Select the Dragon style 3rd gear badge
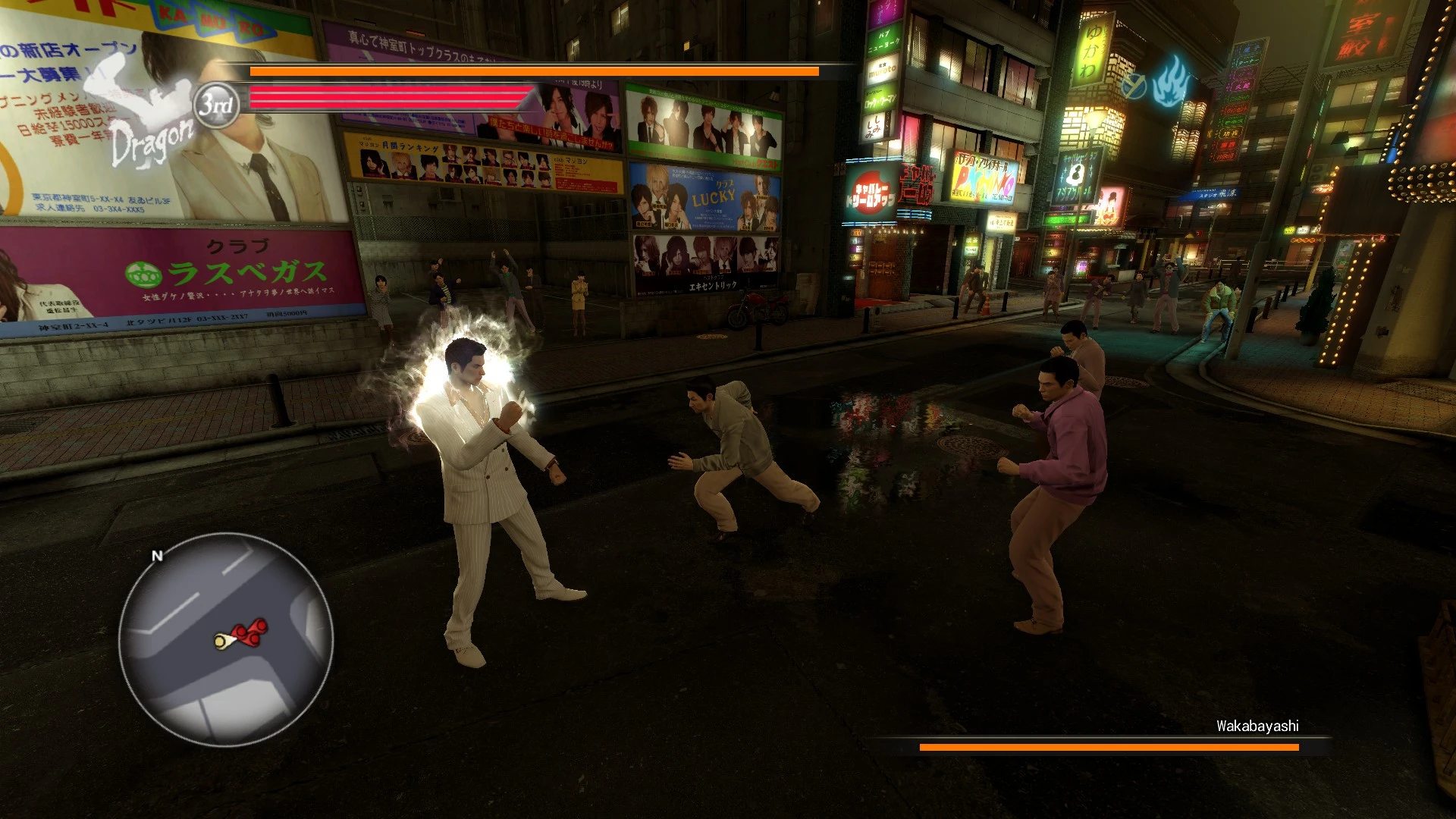 click(216, 105)
